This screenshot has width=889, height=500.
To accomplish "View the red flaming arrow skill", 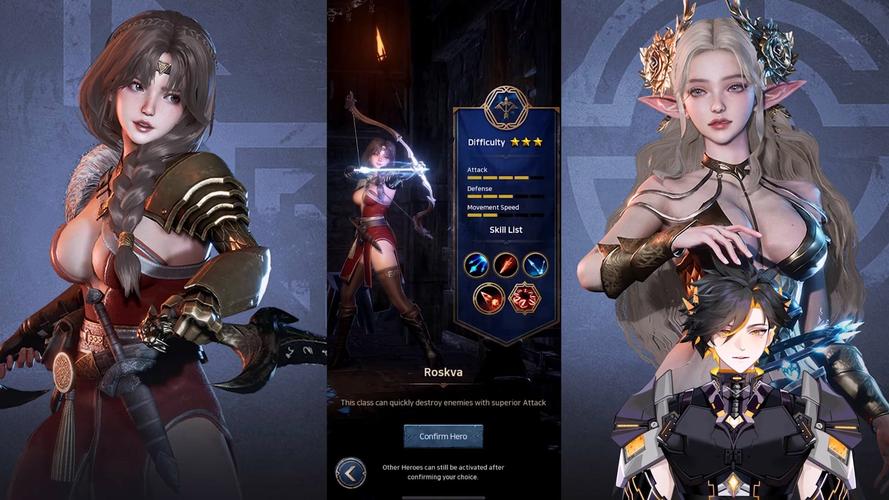I will click(505, 265).
